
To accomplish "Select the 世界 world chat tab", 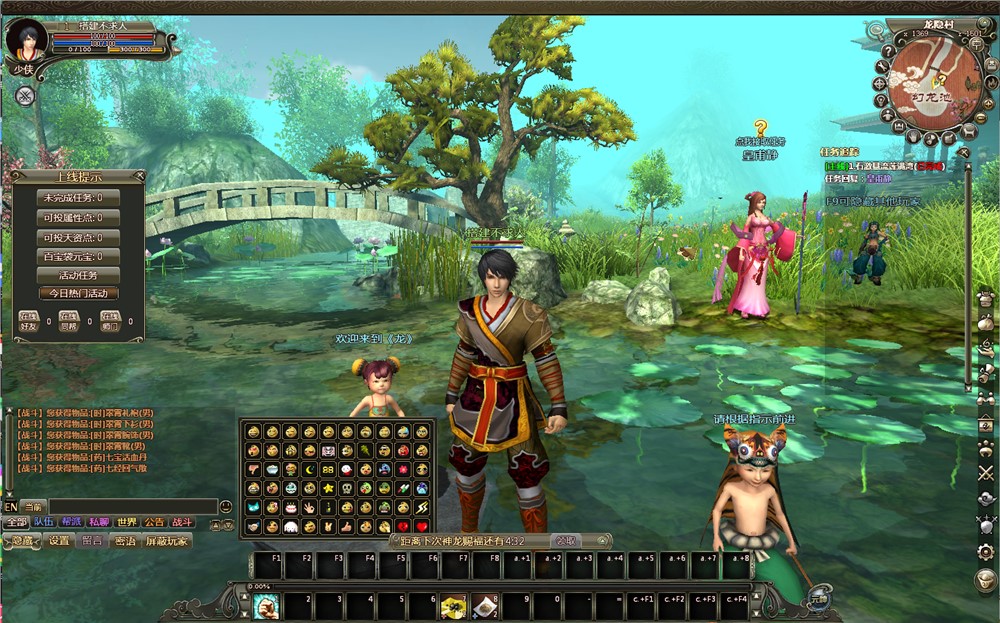I will (126, 522).
